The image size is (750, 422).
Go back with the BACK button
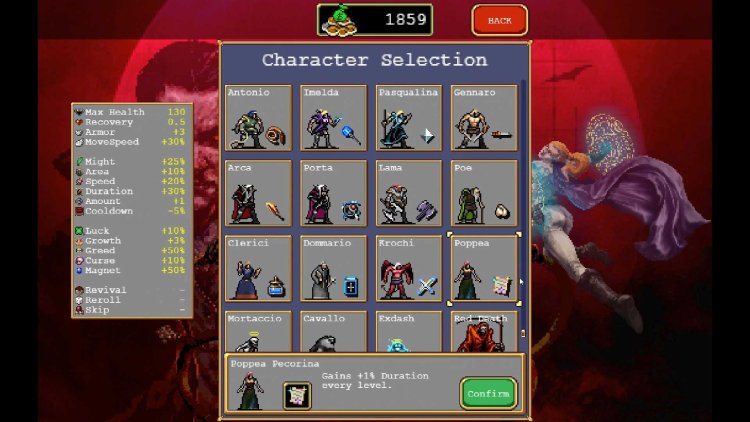click(x=499, y=20)
